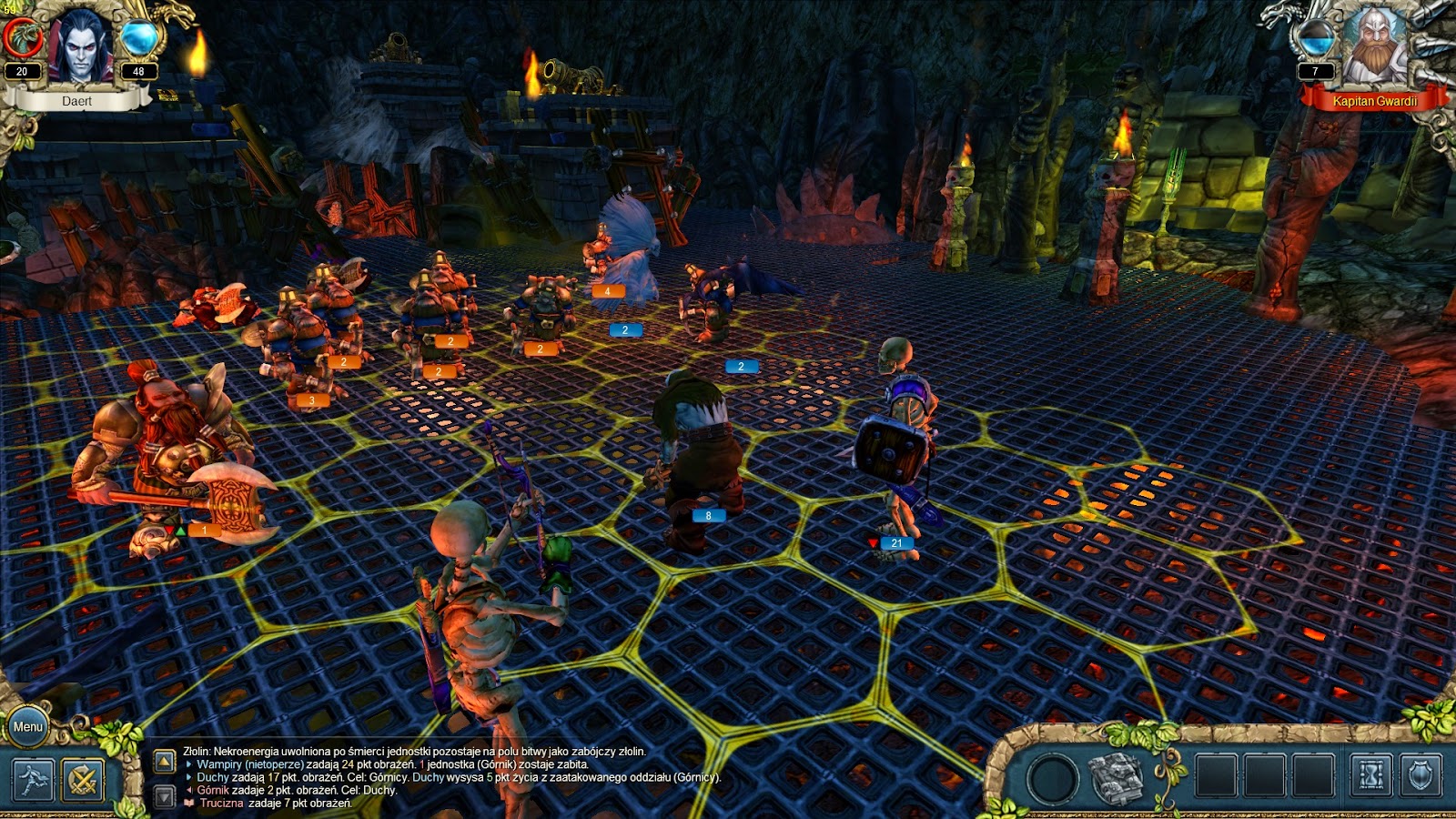Click the running figure flee button
The height and width of the screenshot is (819, 1456).
pyautogui.click(x=34, y=780)
